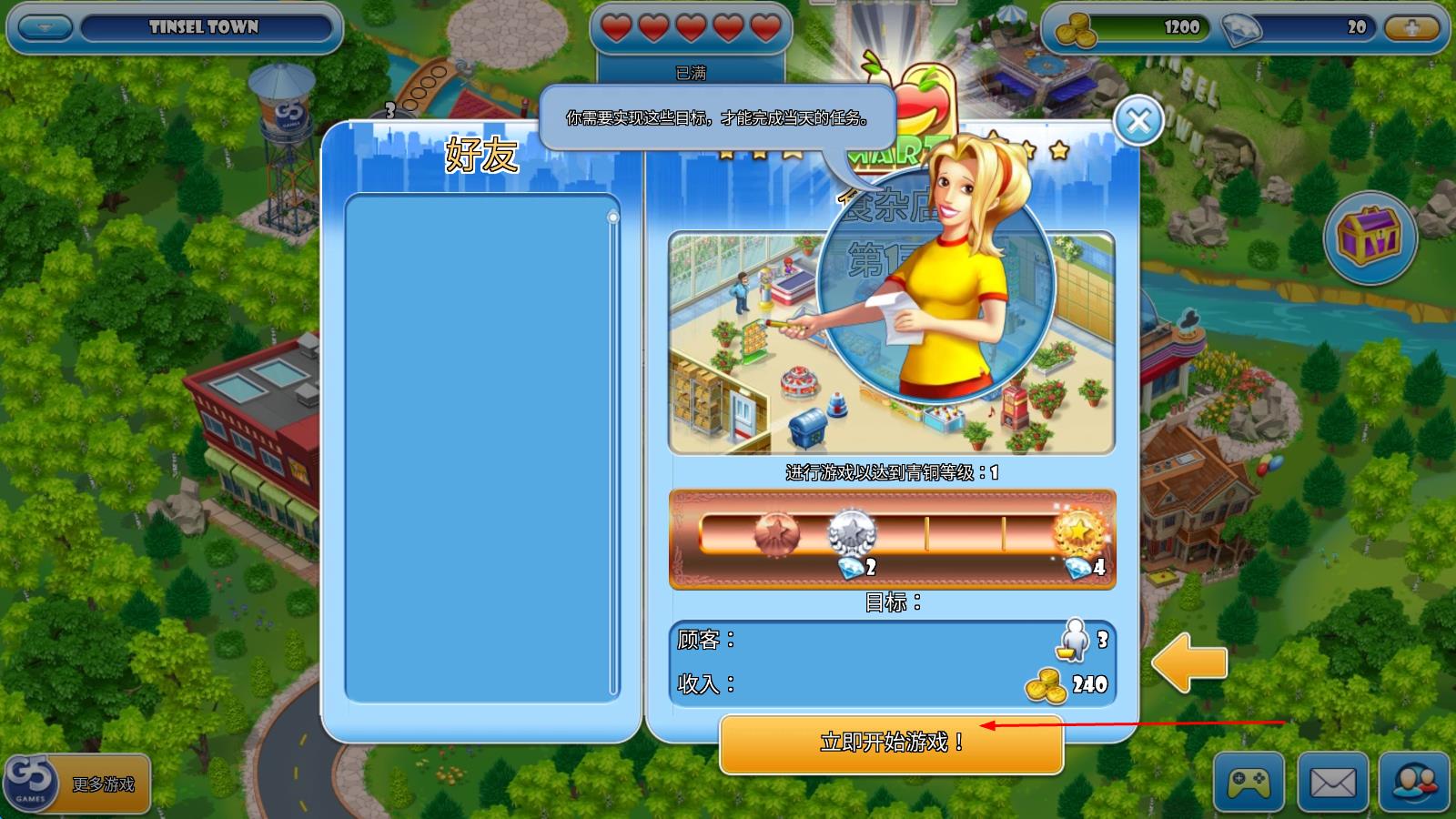Open the purple treasure chest

coord(1370,237)
